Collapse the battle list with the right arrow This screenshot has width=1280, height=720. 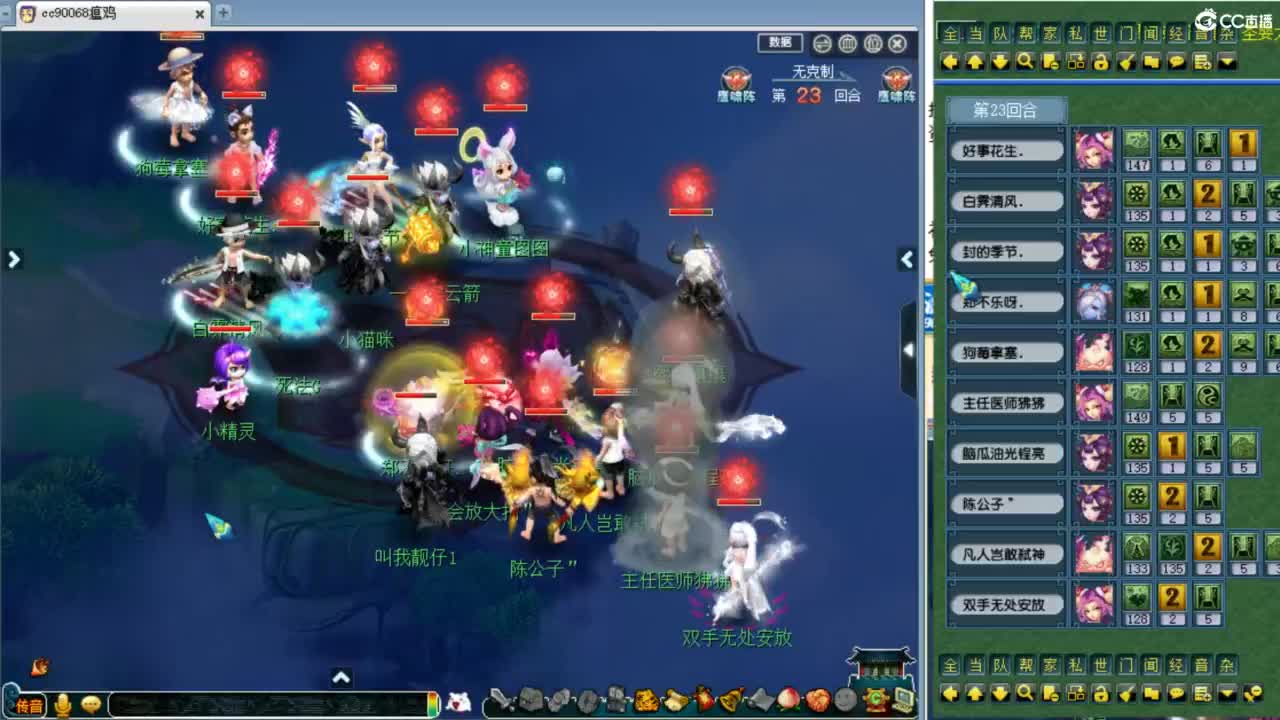(x=906, y=260)
